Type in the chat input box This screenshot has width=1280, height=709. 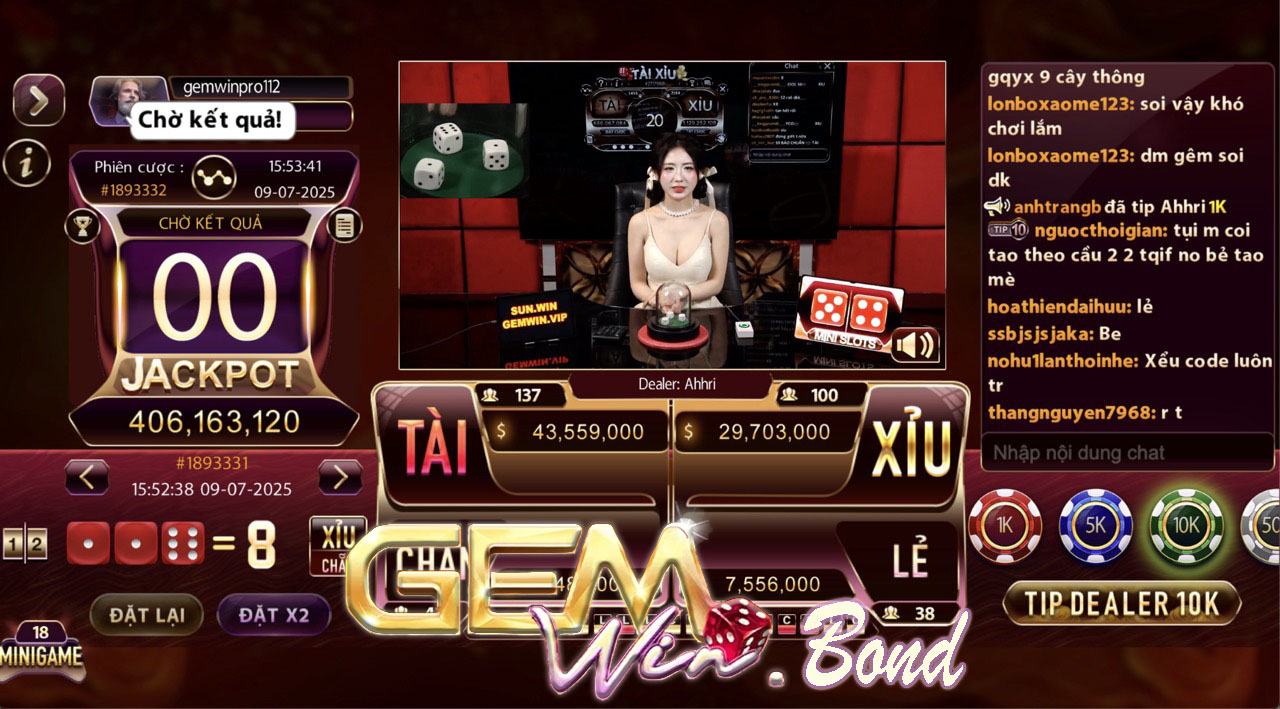(x=1126, y=453)
